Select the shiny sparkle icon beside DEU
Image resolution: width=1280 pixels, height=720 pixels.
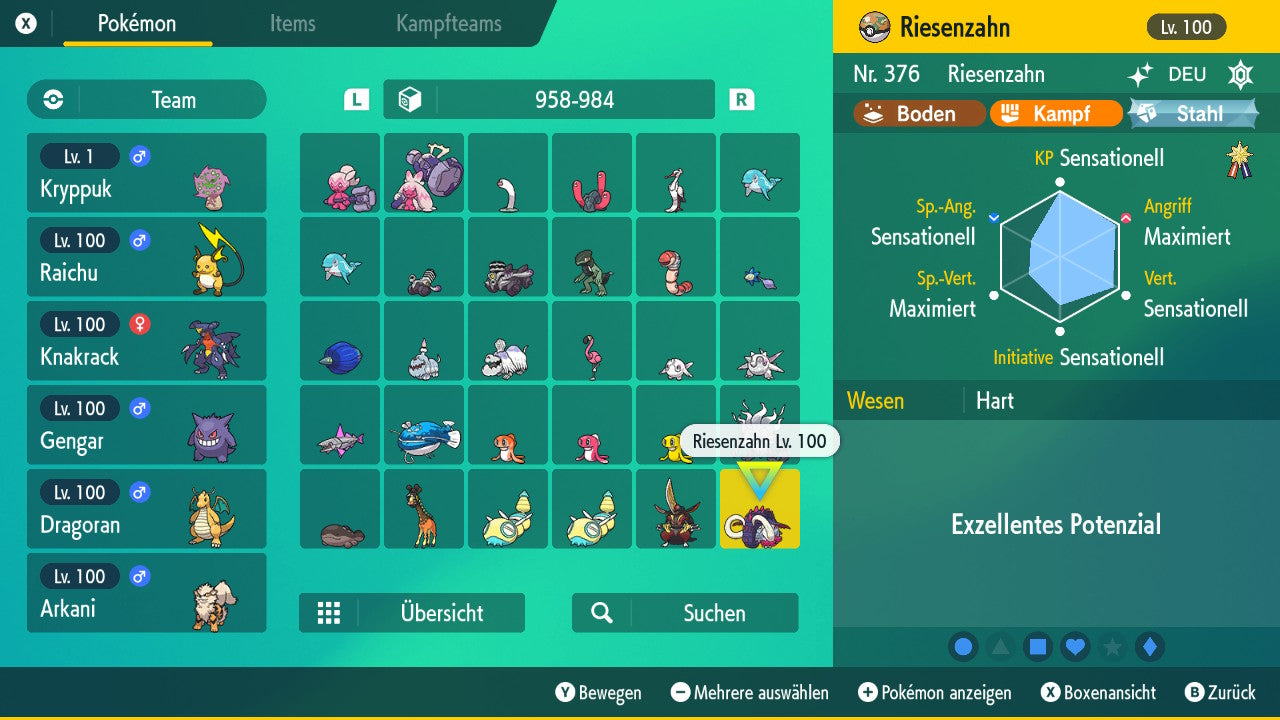(x=1139, y=74)
